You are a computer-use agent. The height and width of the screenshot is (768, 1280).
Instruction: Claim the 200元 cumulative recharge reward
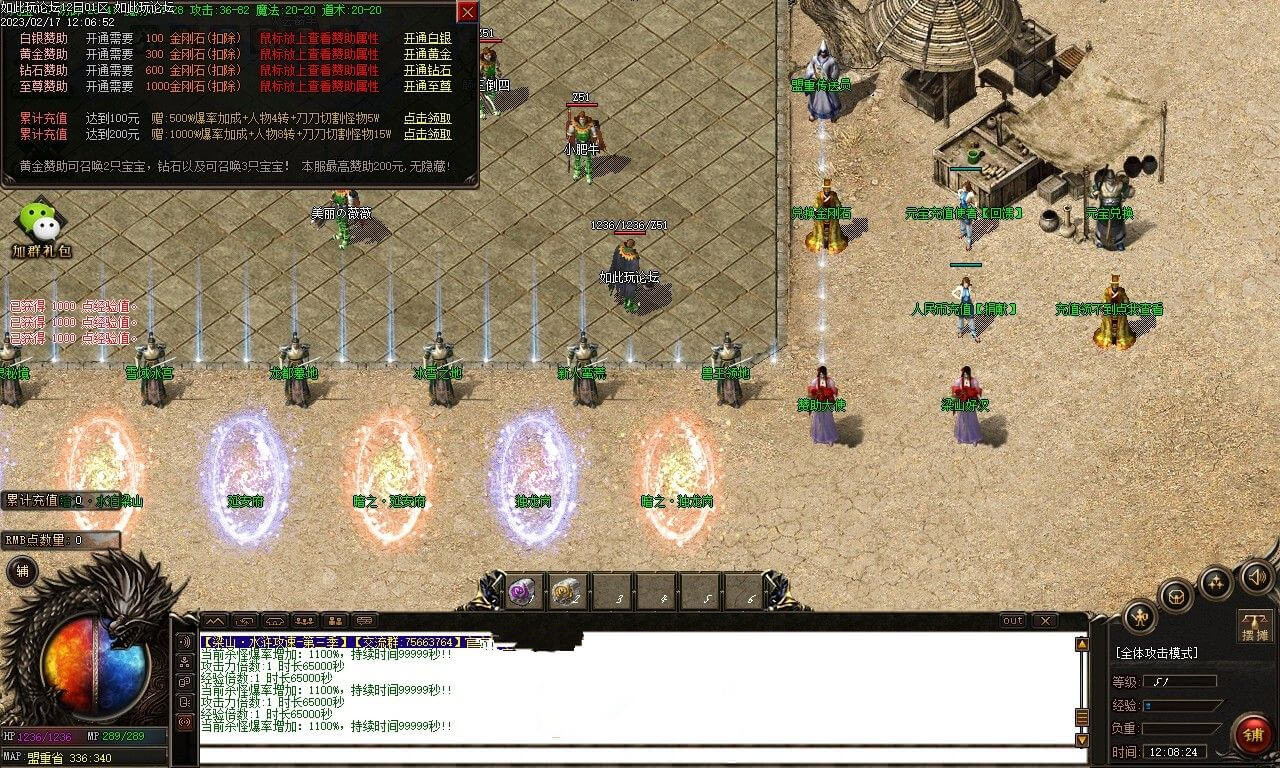point(427,134)
